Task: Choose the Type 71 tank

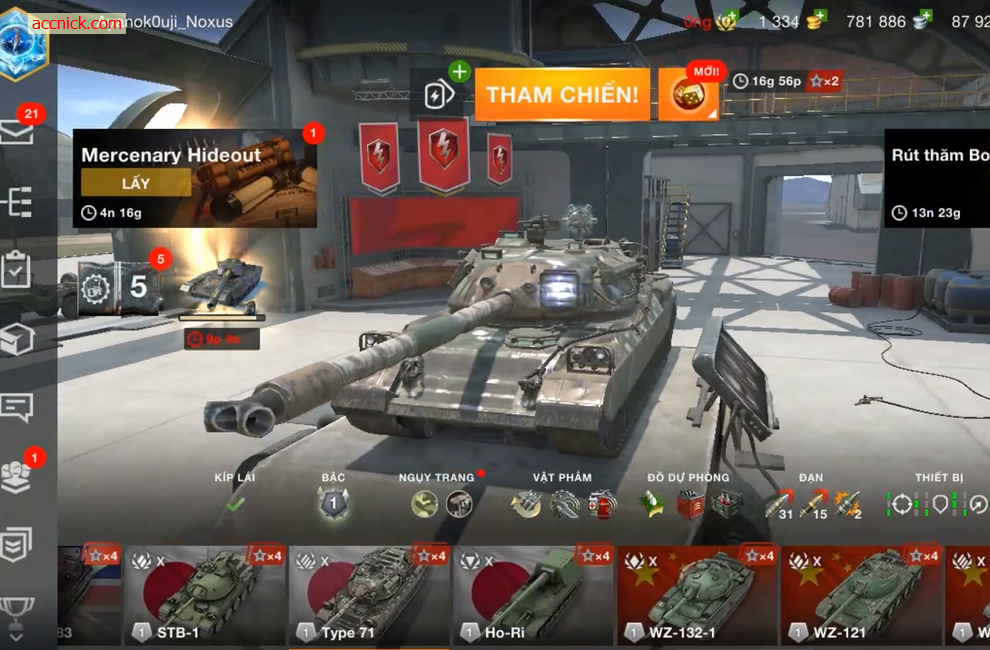Action: [x=369, y=595]
